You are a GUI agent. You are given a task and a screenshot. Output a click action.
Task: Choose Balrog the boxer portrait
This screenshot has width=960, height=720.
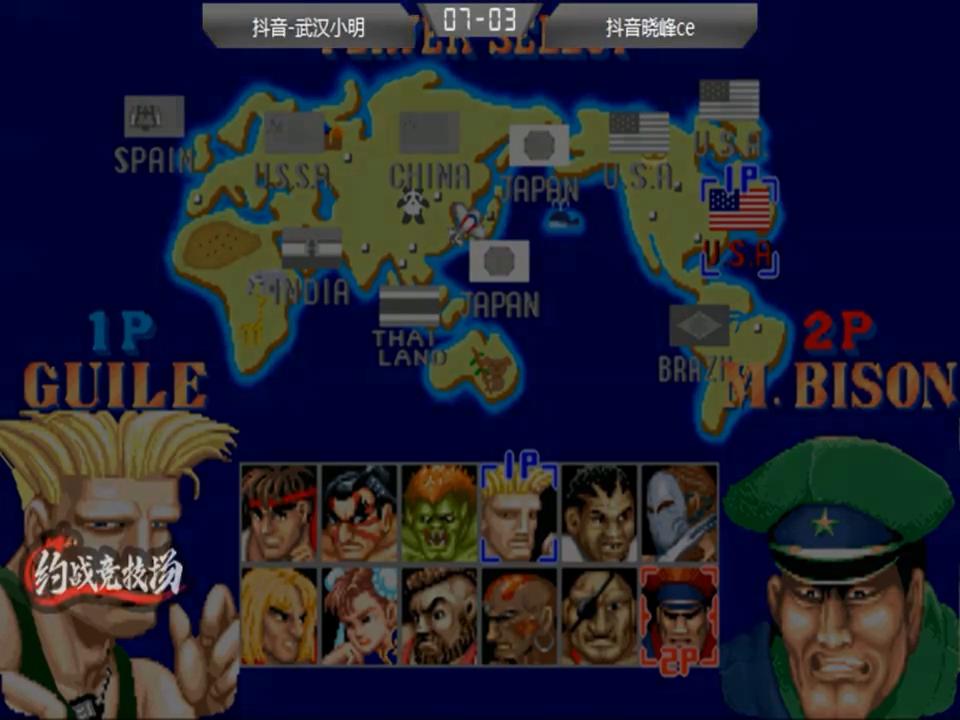coord(599,513)
